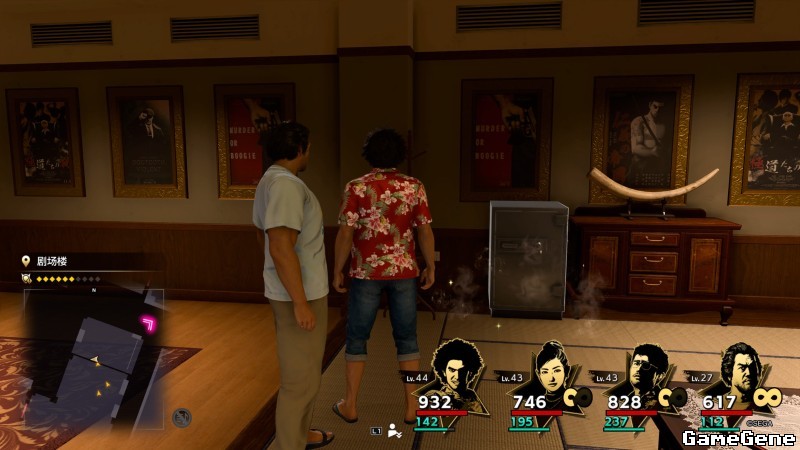Viewport: 800px width, 450px height.
Task: Choose the Lv.43 woman party member portrait
Action: pos(551,368)
